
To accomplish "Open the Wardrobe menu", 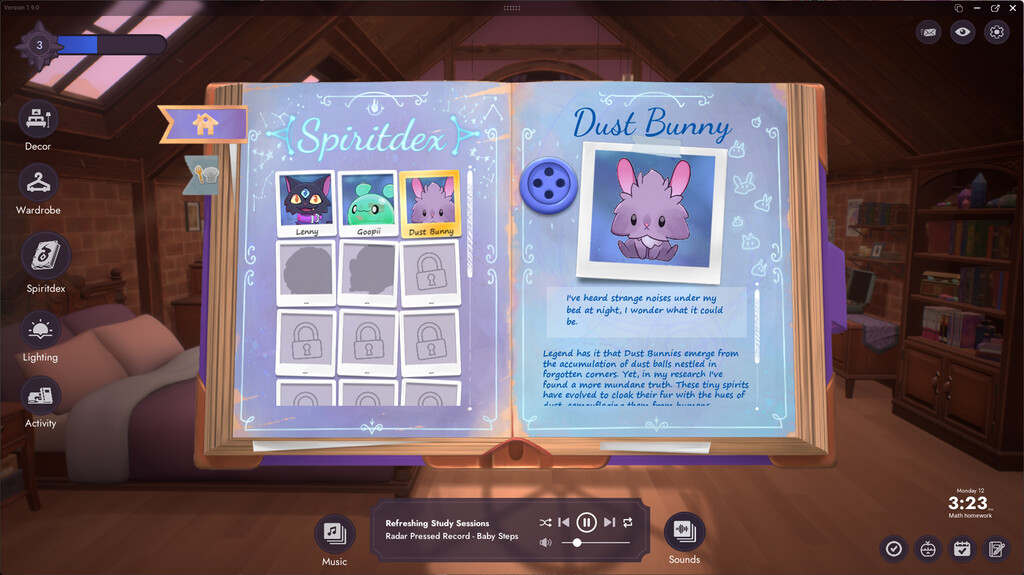I will coord(39,182).
